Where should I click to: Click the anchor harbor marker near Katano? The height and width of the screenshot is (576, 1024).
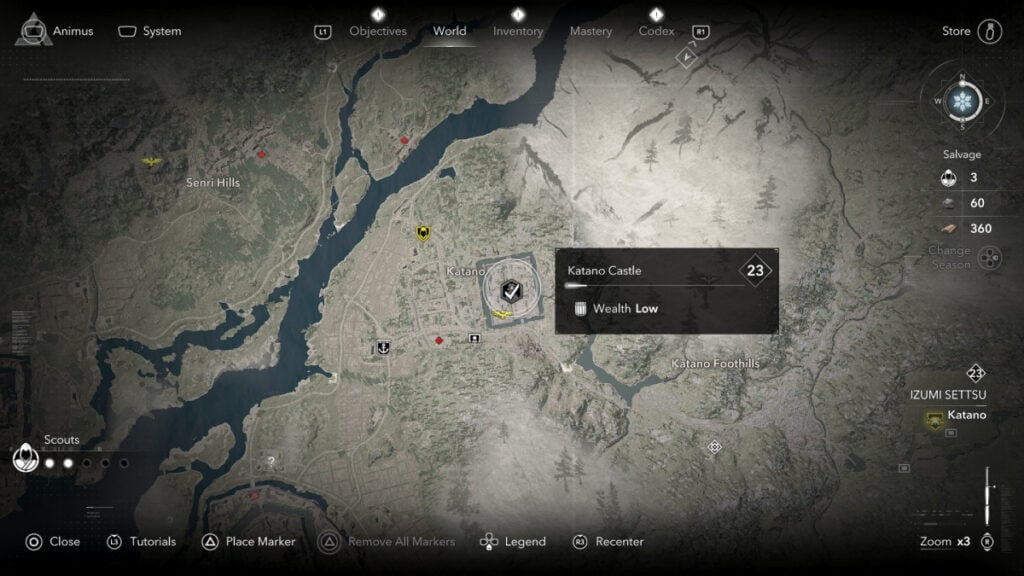(x=381, y=348)
